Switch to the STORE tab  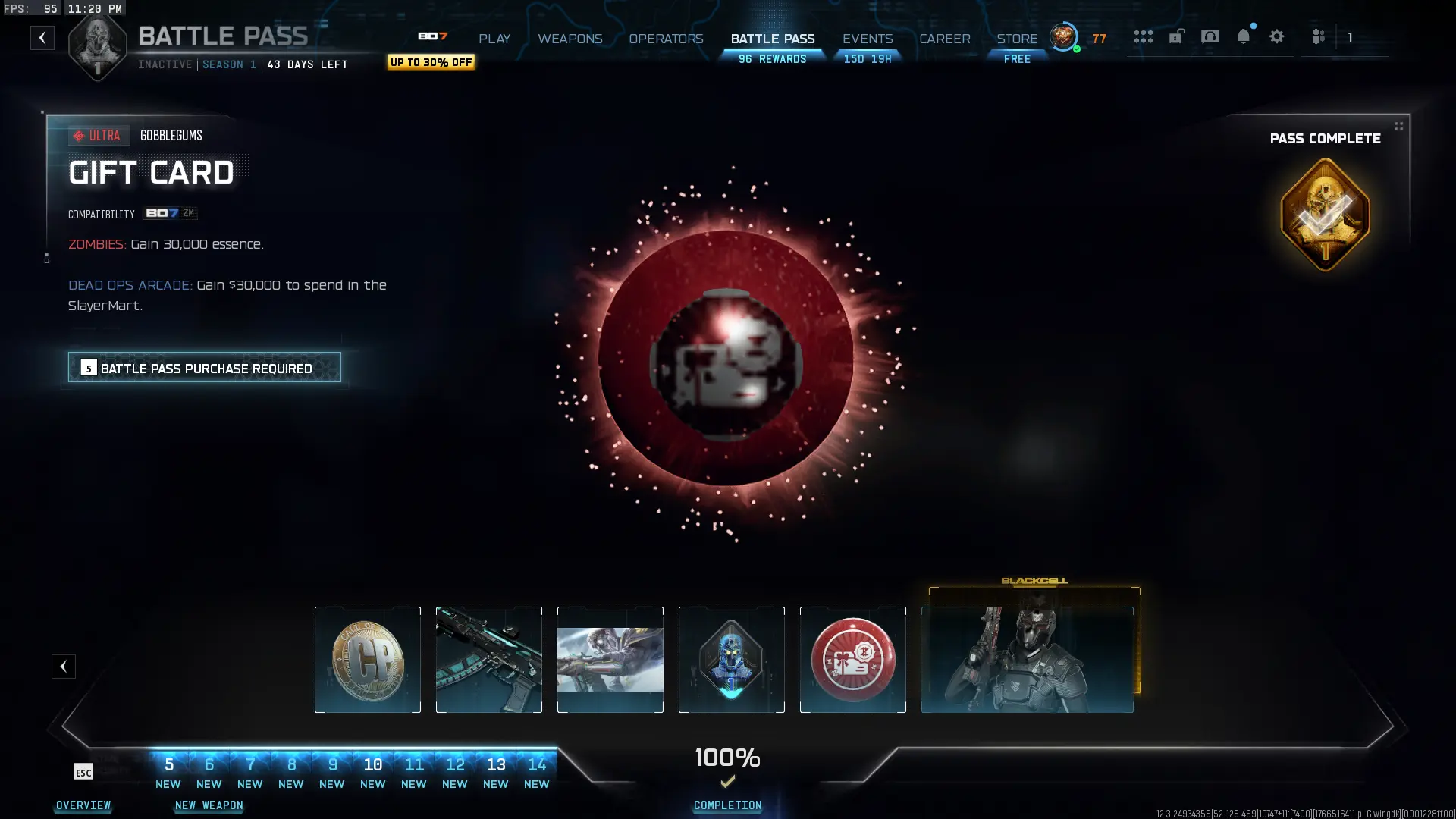tap(1016, 39)
